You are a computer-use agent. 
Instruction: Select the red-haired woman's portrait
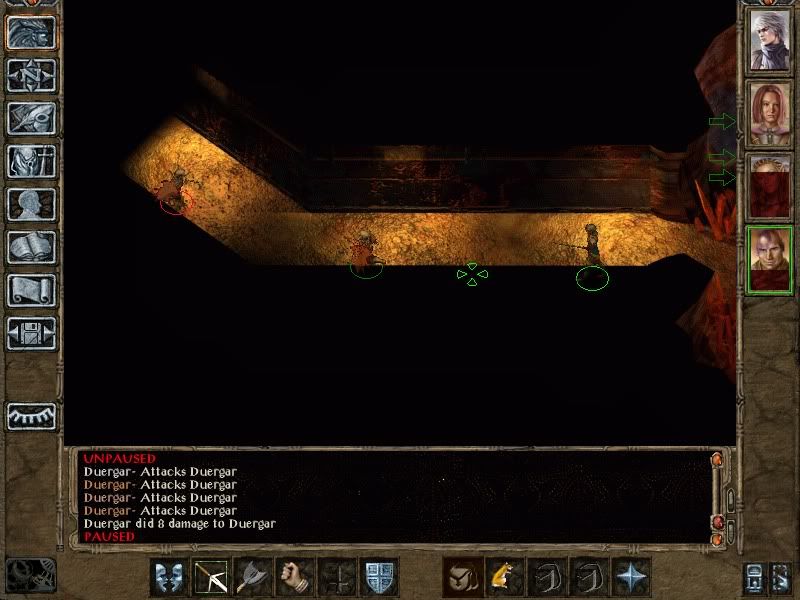[x=771, y=113]
